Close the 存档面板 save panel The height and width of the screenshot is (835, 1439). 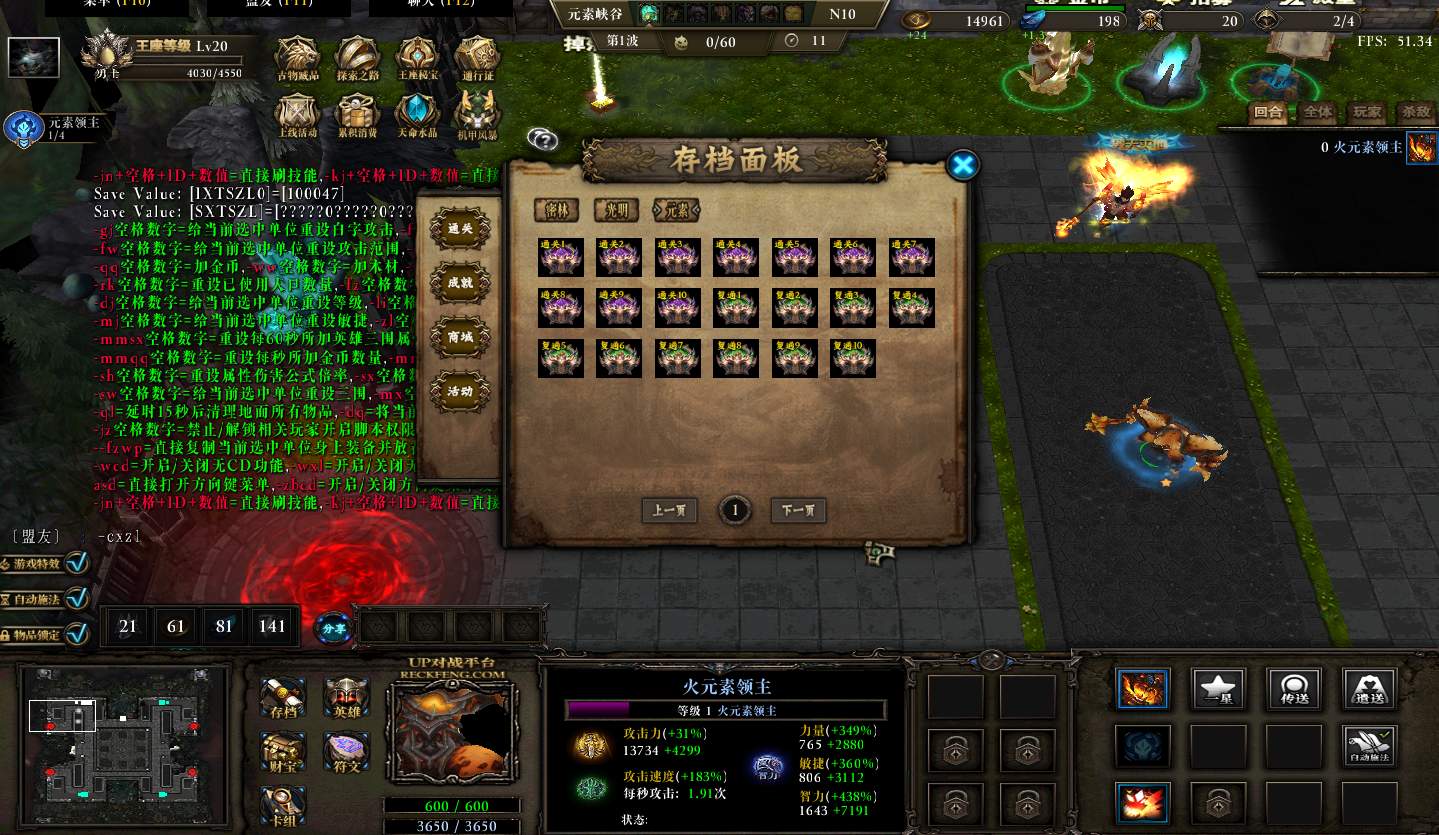pyautogui.click(x=963, y=165)
